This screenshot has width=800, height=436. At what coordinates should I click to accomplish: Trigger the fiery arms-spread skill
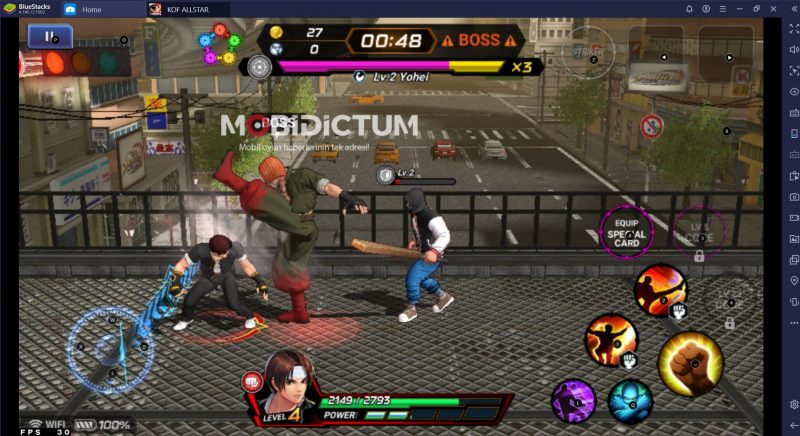pos(609,339)
